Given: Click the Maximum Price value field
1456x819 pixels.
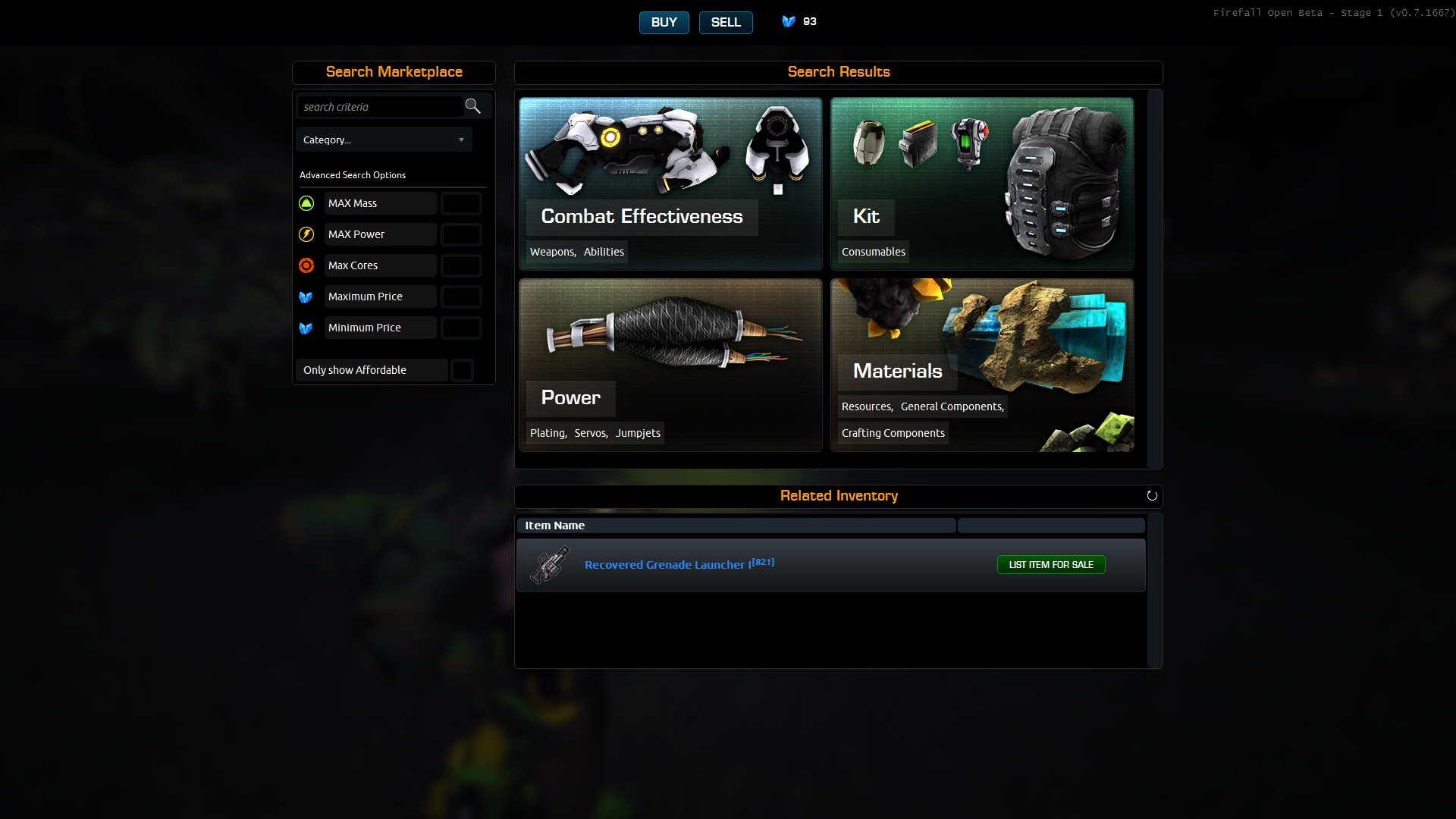Looking at the screenshot, I should point(461,297).
